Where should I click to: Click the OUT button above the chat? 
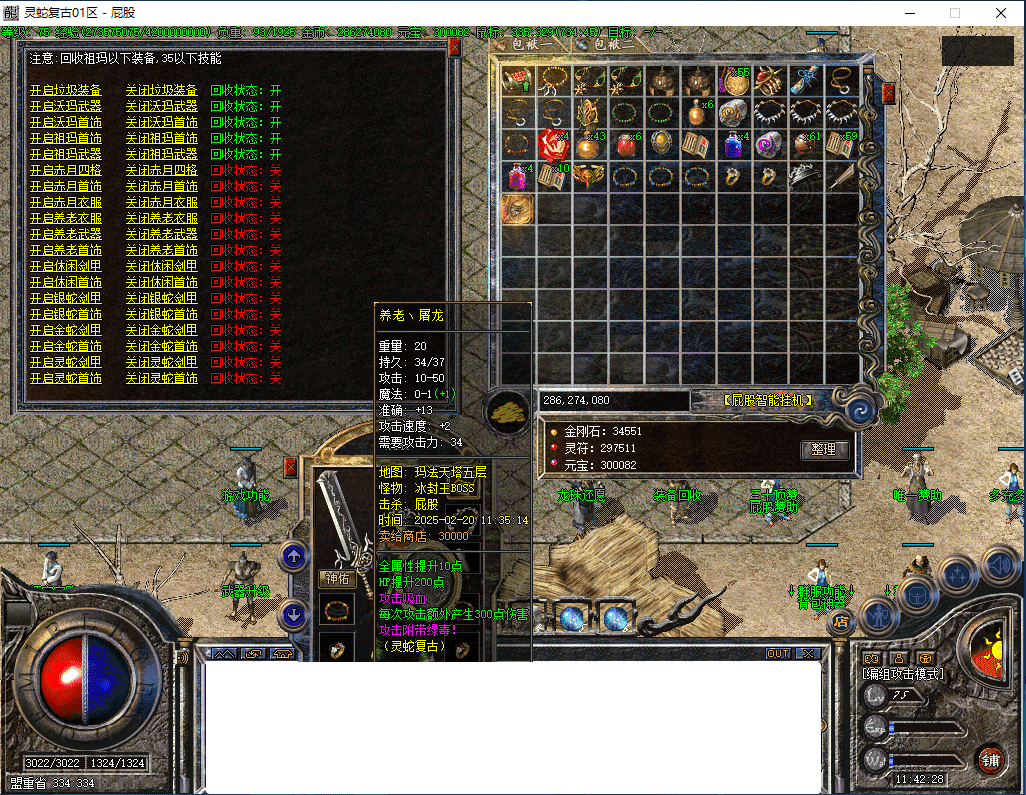click(x=778, y=653)
